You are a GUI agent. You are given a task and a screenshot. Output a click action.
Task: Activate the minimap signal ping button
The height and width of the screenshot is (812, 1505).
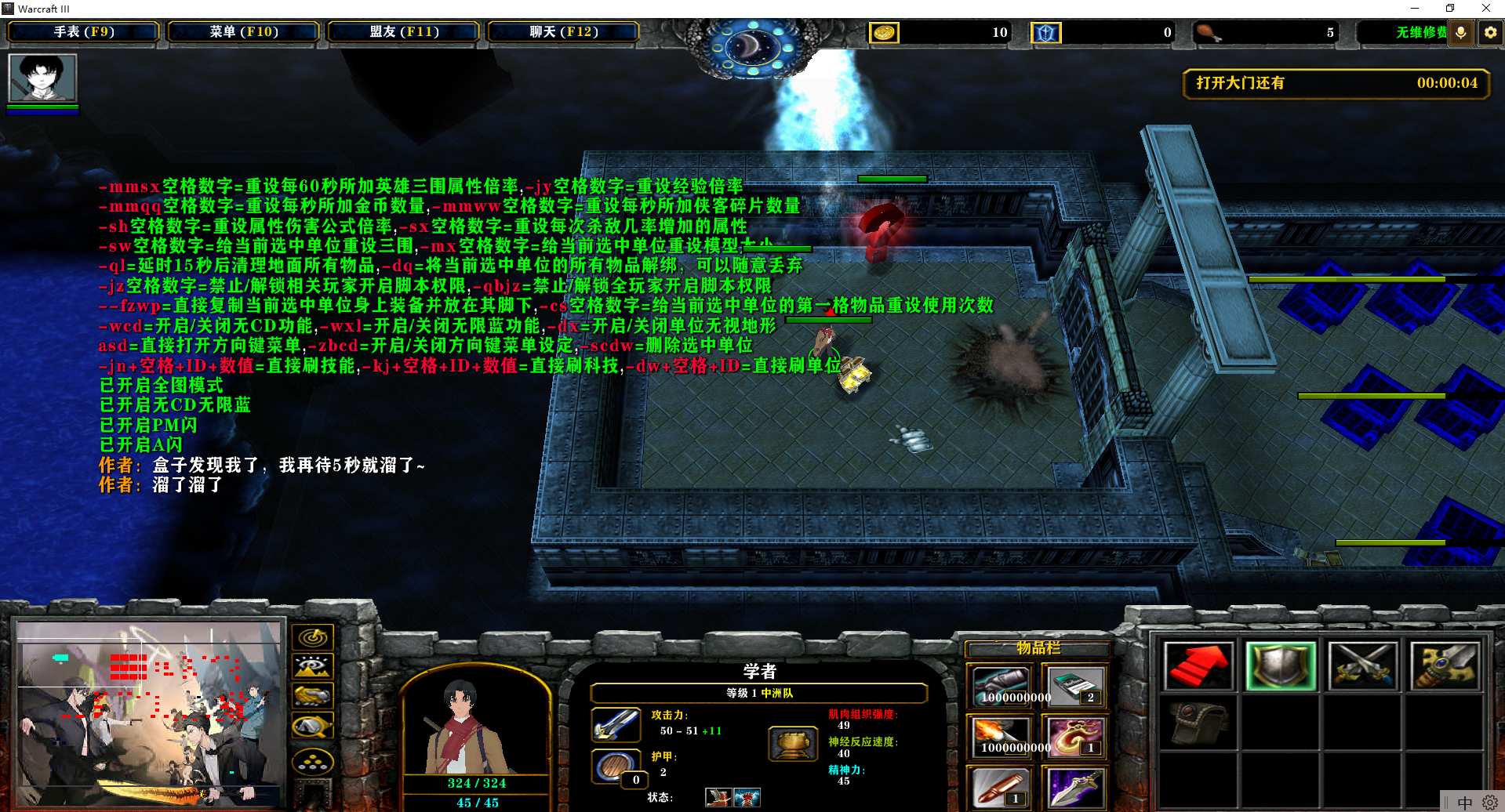313,637
